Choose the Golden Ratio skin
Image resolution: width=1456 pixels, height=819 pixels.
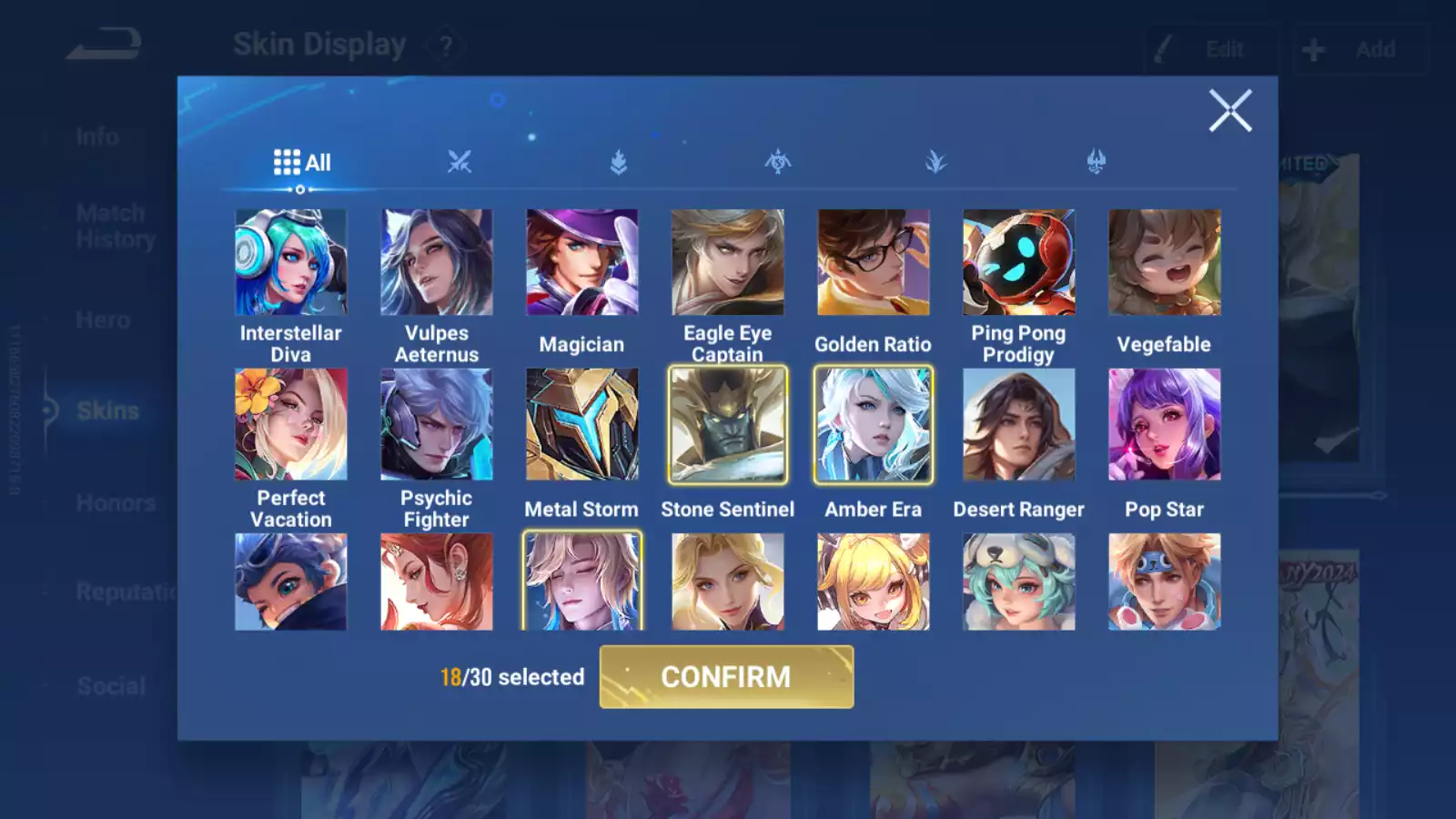tap(873, 263)
